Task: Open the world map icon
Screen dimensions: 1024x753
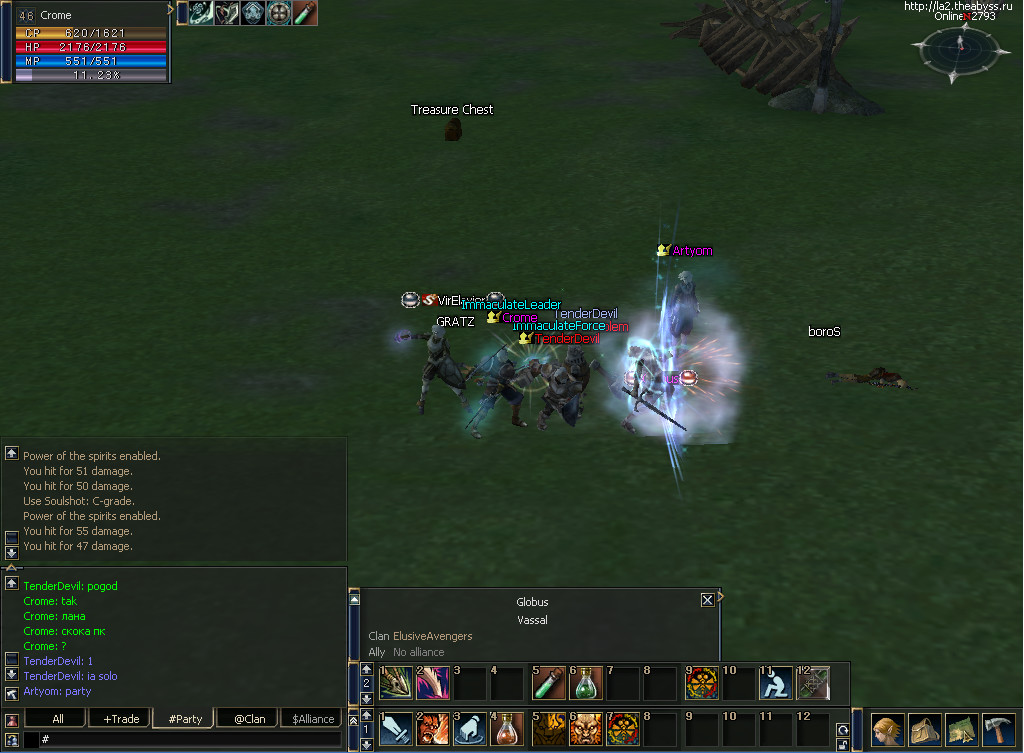Action: click(x=961, y=730)
